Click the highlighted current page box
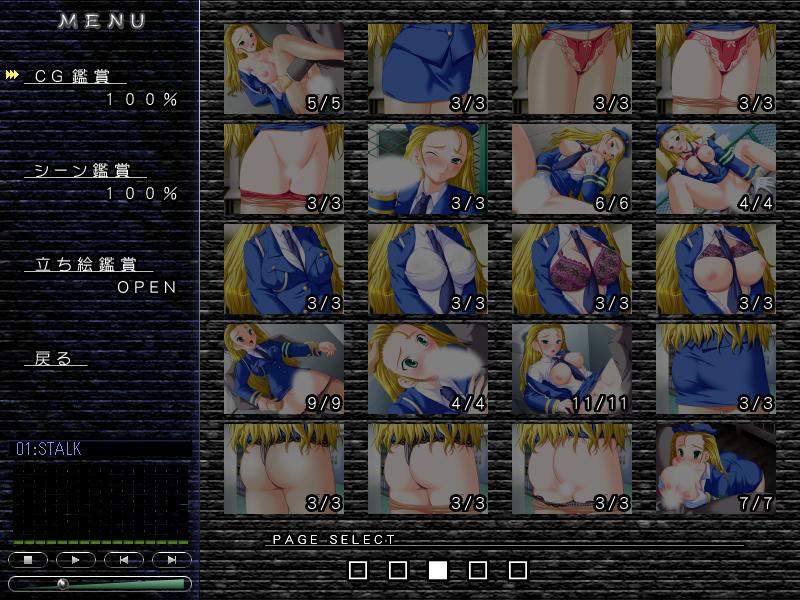This screenshot has height=600, width=800. click(x=438, y=570)
